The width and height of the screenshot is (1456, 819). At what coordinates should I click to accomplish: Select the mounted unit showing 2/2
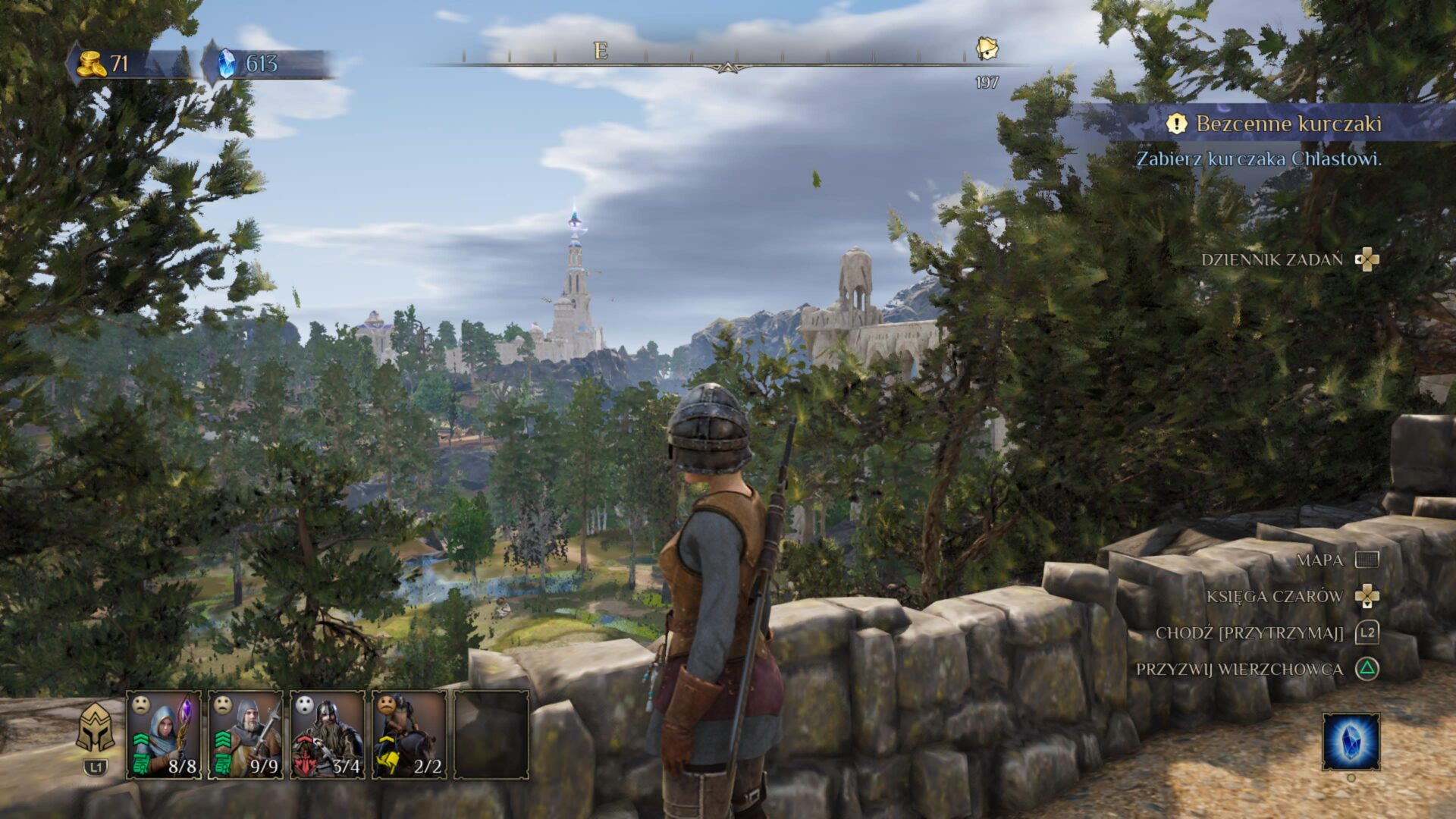tap(409, 734)
